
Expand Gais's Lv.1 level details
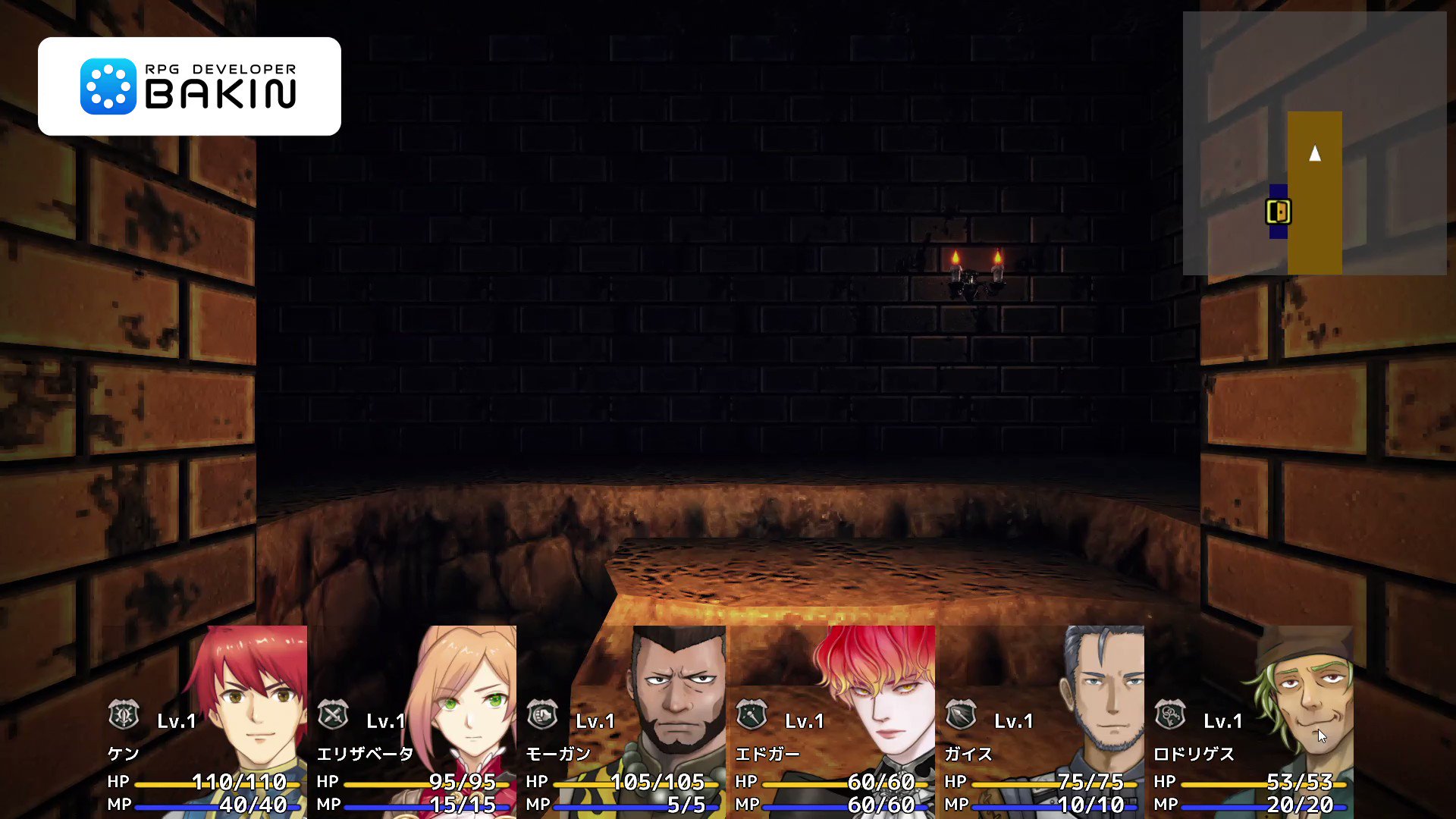[x=1014, y=720]
